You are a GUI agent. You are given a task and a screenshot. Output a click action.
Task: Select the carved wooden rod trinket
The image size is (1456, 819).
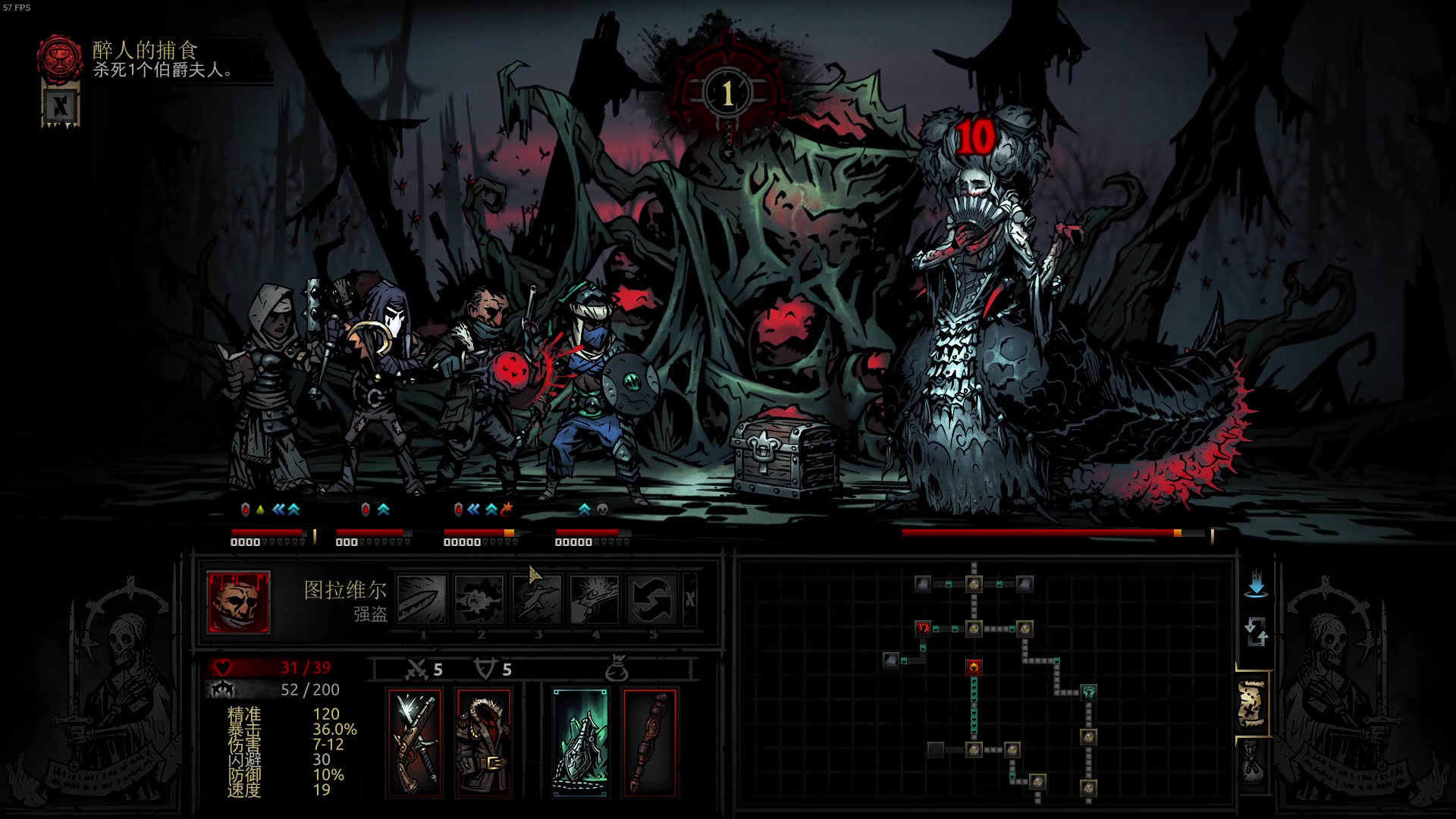click(x=649, y=743)
